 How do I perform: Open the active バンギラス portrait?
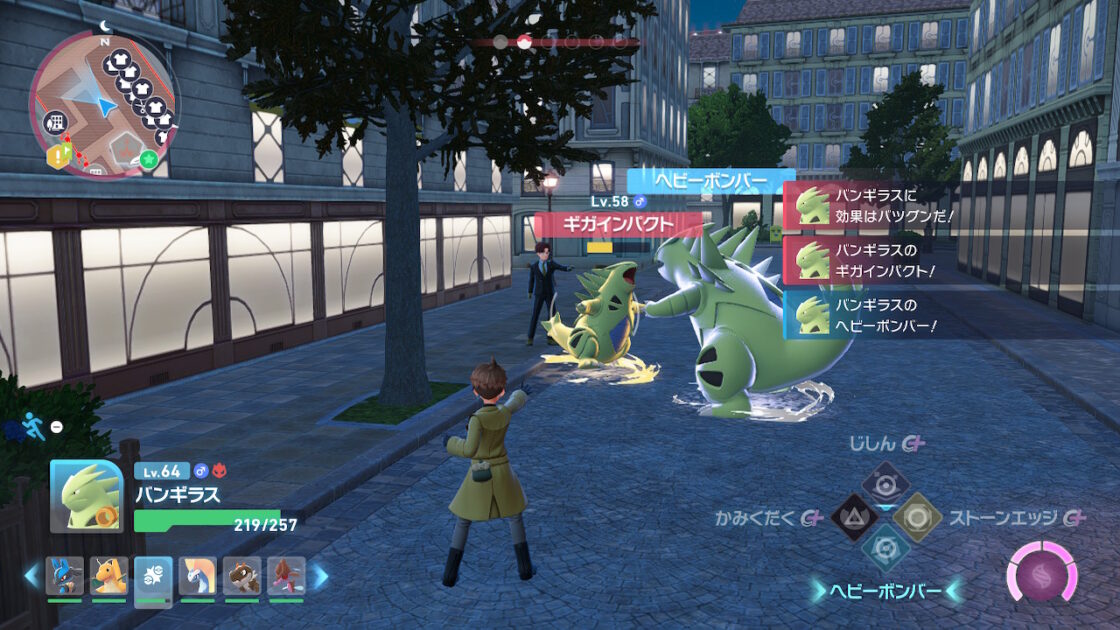click(x=86, y=496)
